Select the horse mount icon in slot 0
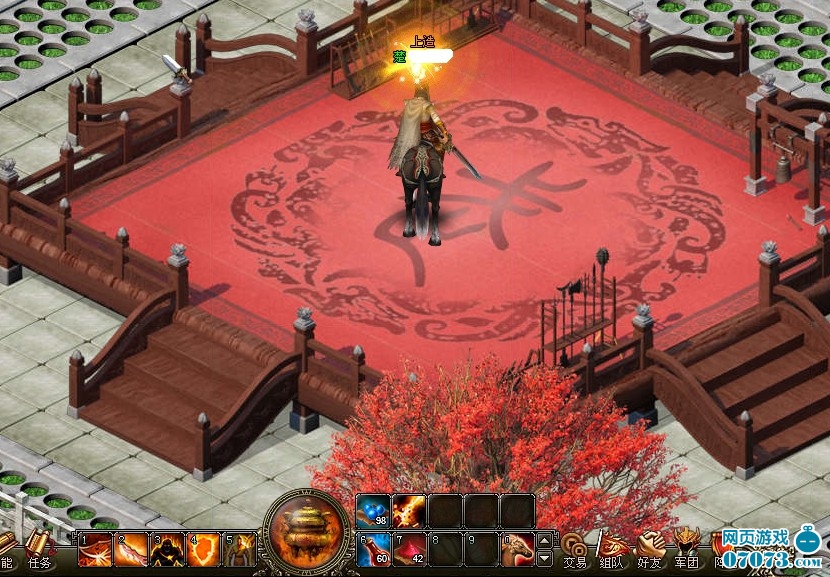 coord(517,548)
